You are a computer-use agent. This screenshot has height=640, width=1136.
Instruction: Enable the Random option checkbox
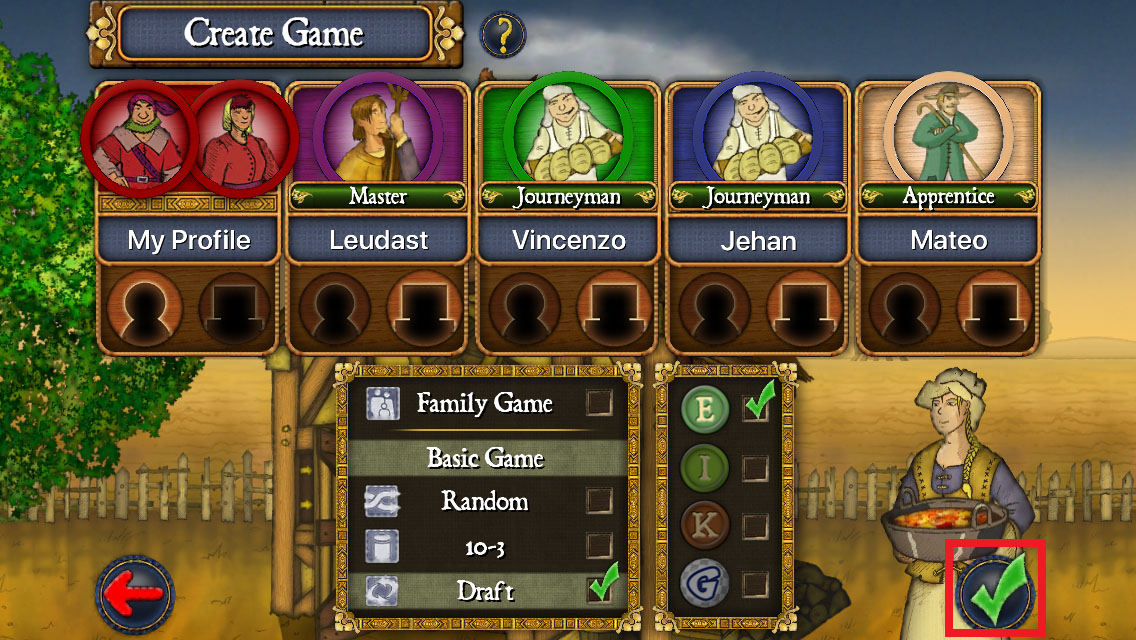click(x=599, y=500)
